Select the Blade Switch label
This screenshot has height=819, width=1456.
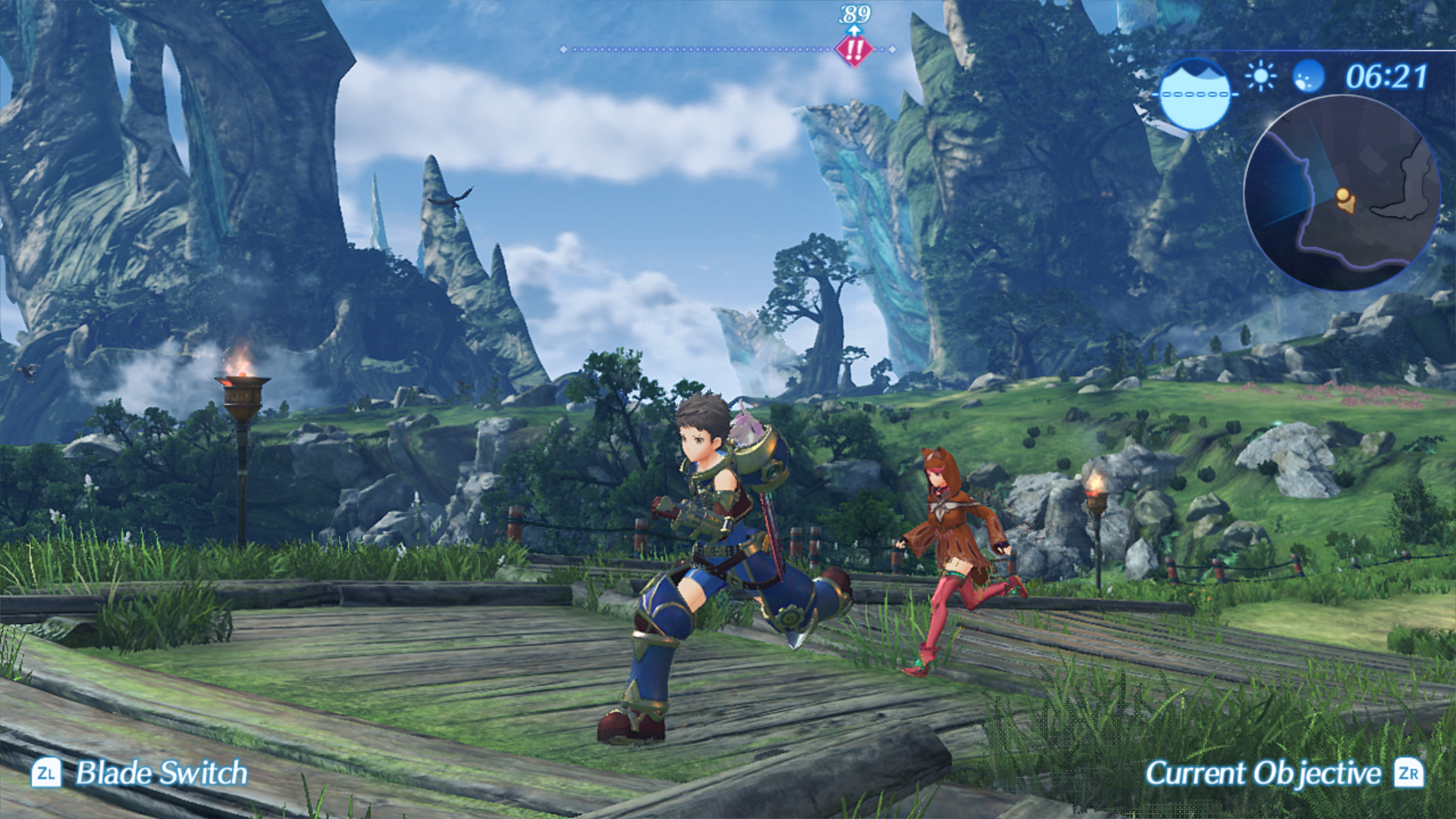(x=162, y=773)
